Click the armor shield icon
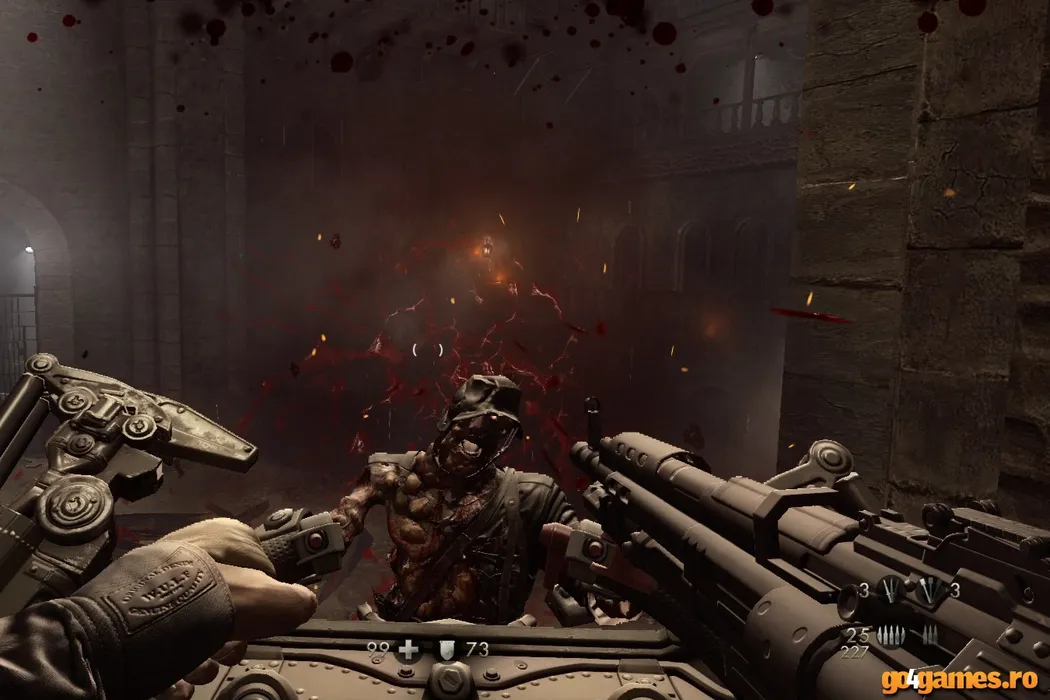Viewport: 1050px width, 700px height. 447,650
